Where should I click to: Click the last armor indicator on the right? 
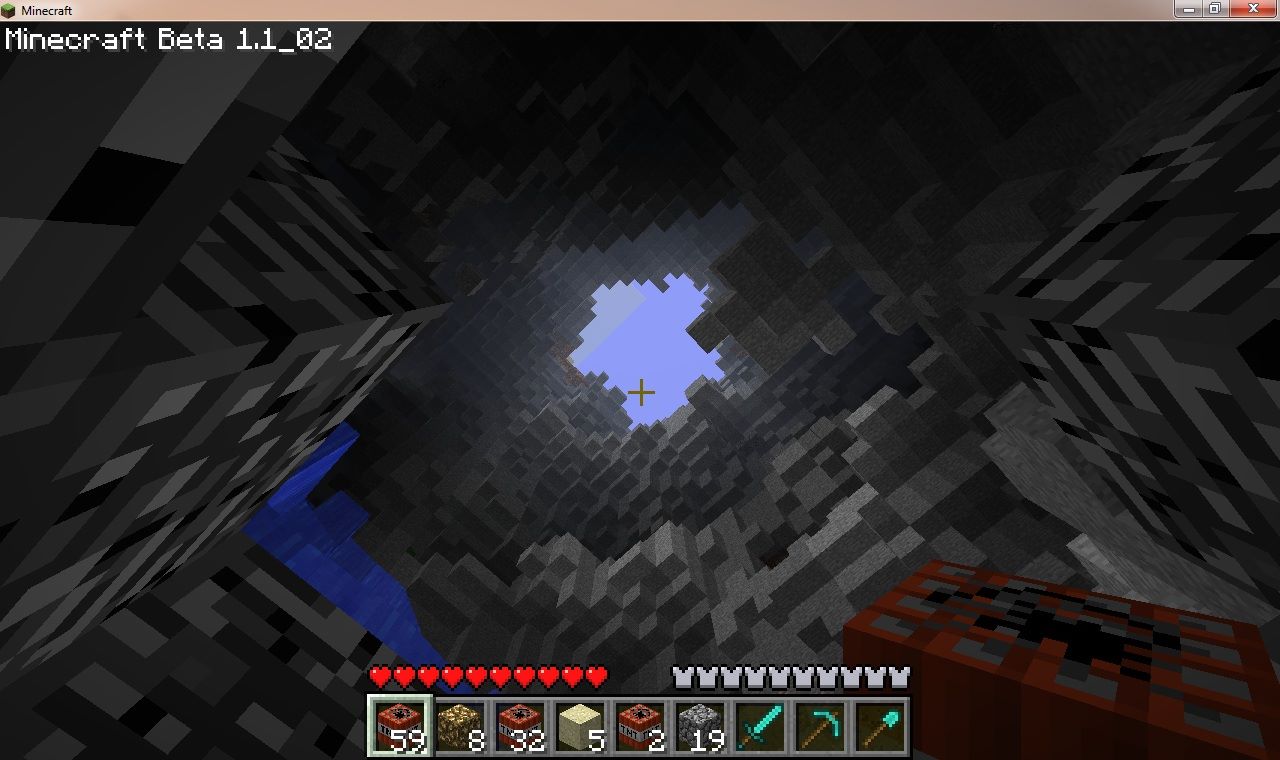[901, 676]
